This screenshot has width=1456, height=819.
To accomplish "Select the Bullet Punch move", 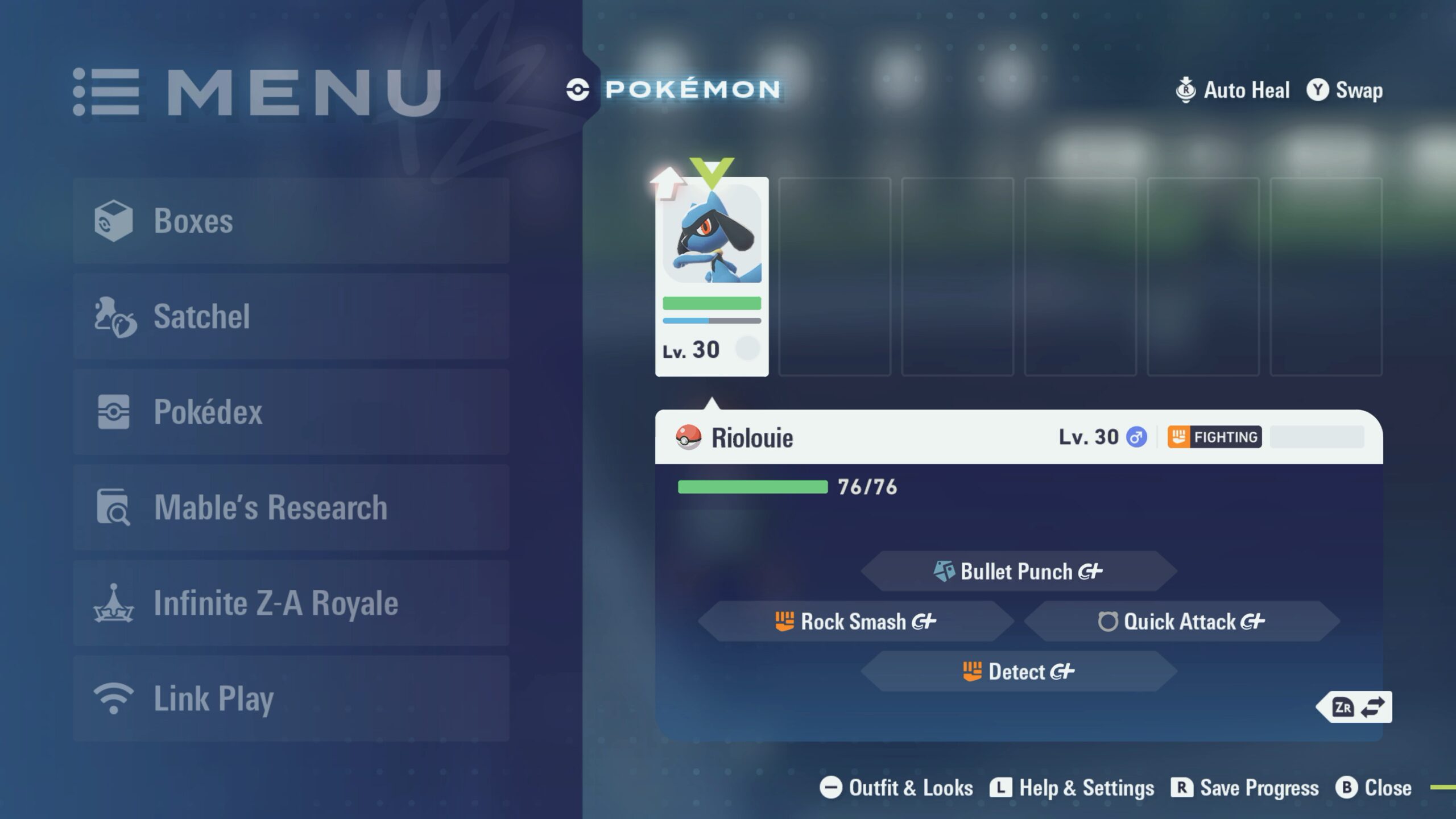I will click(x=1018, y=571).
